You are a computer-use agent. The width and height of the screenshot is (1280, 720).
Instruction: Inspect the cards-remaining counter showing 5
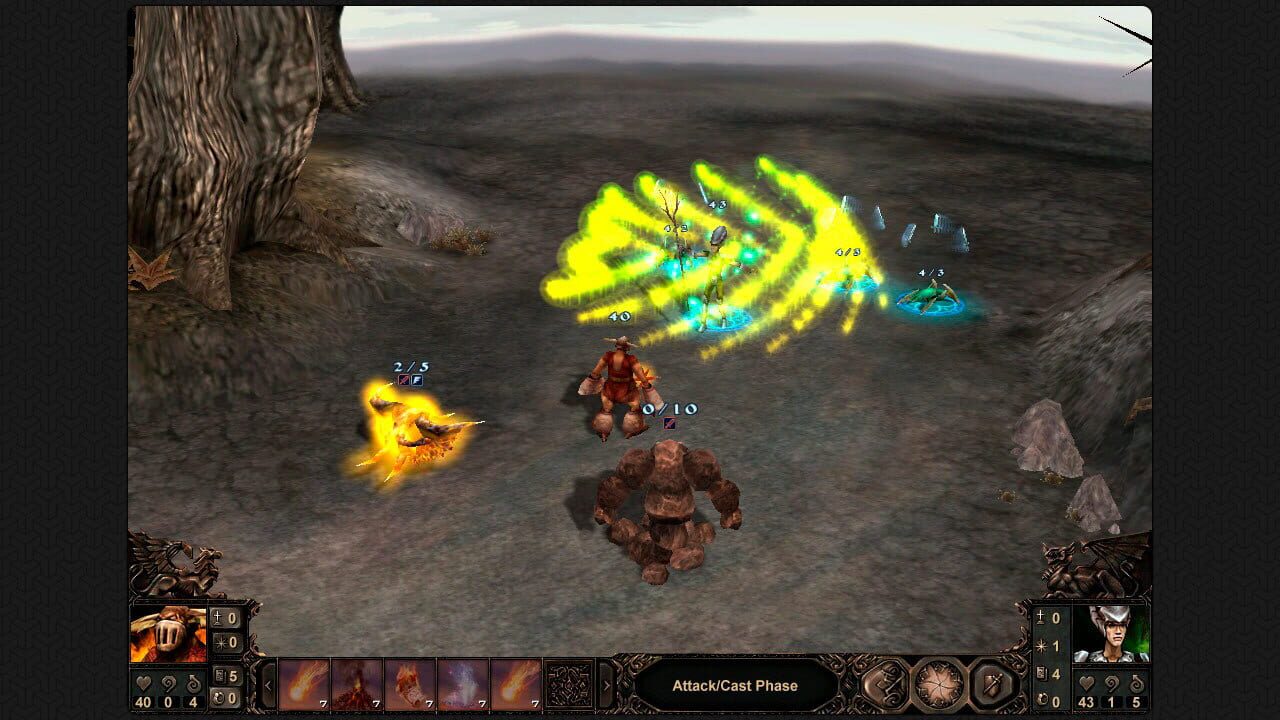231,676
